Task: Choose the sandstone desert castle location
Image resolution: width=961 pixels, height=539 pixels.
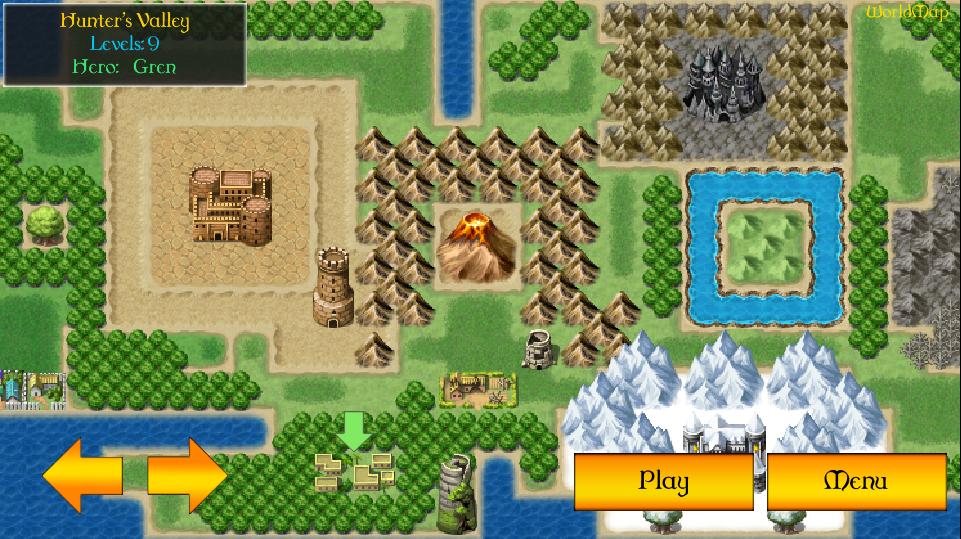Action: coord(231,206)
